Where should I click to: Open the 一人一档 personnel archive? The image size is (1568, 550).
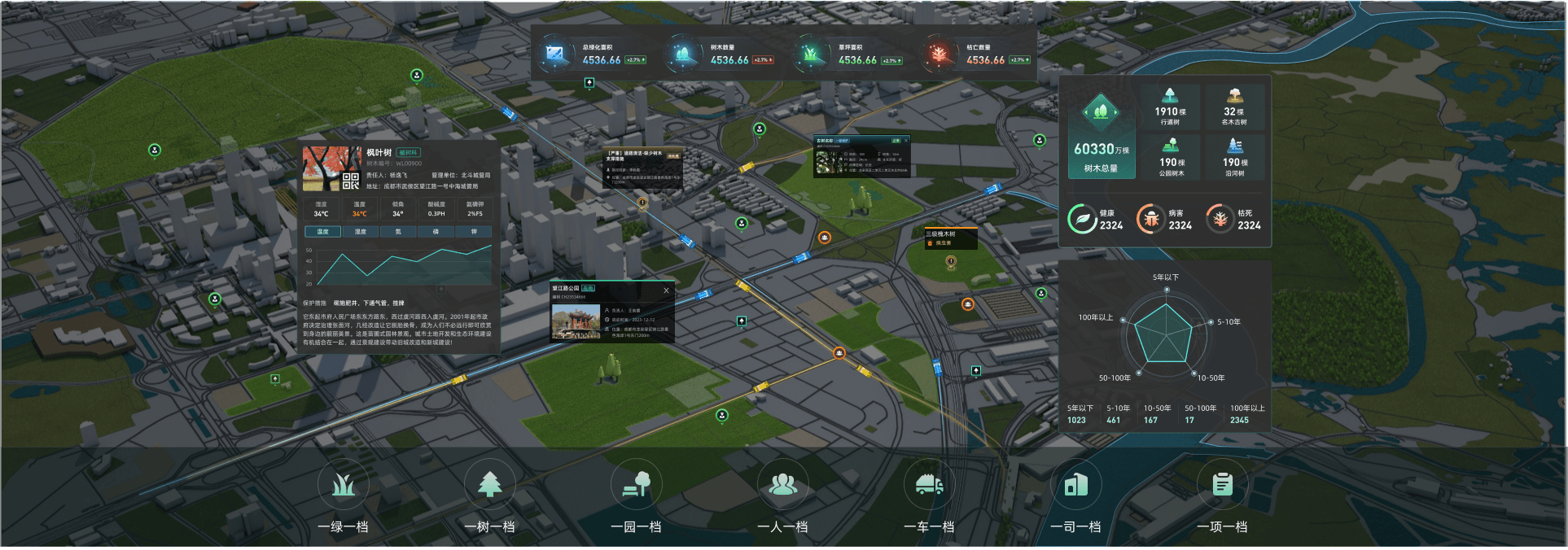tap(782, 486)
